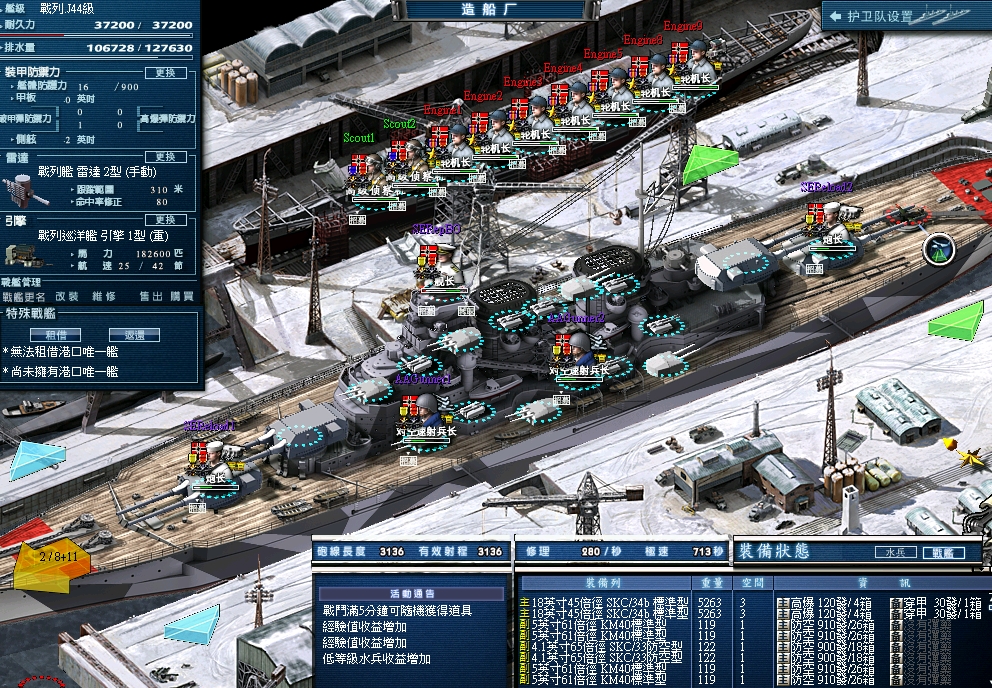Click the 租借 rent button
Viewport: 992px width, 688px height.
[56, 335]
